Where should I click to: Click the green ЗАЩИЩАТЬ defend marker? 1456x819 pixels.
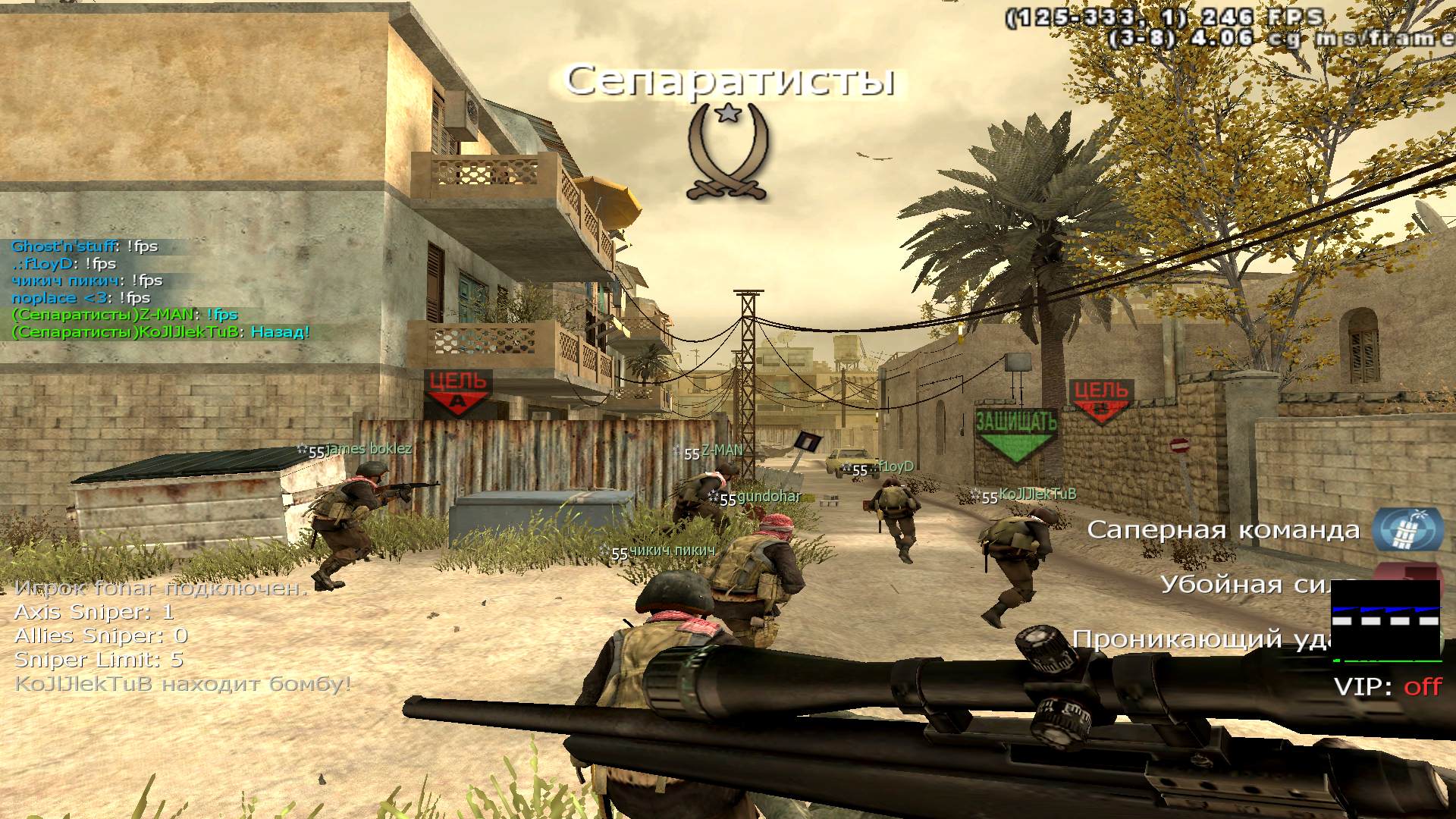click(1015, 434)
